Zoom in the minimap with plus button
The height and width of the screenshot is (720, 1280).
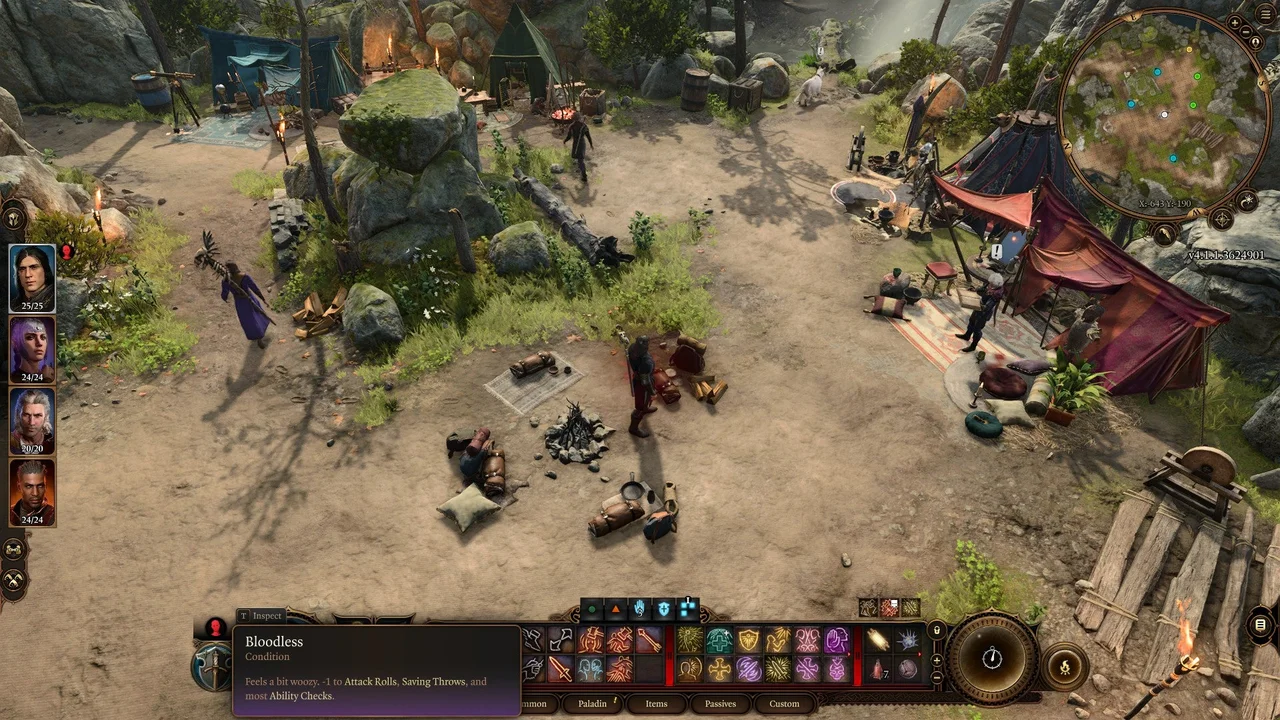click(x=1236, y=22)
